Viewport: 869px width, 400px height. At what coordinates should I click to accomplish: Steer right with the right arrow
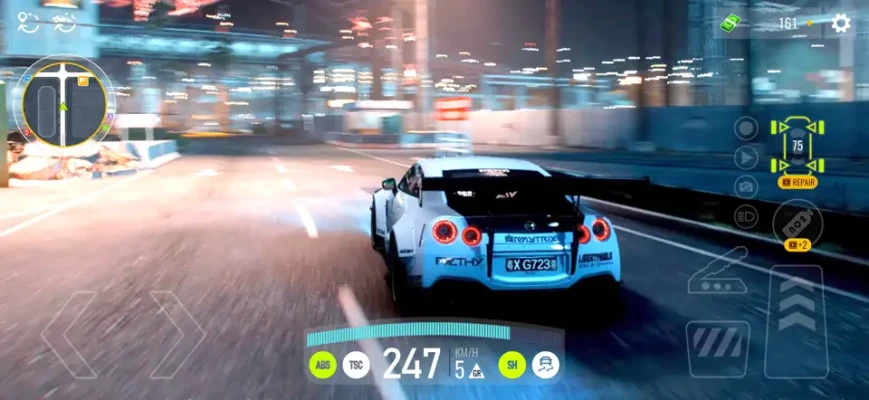coord(176,334)
